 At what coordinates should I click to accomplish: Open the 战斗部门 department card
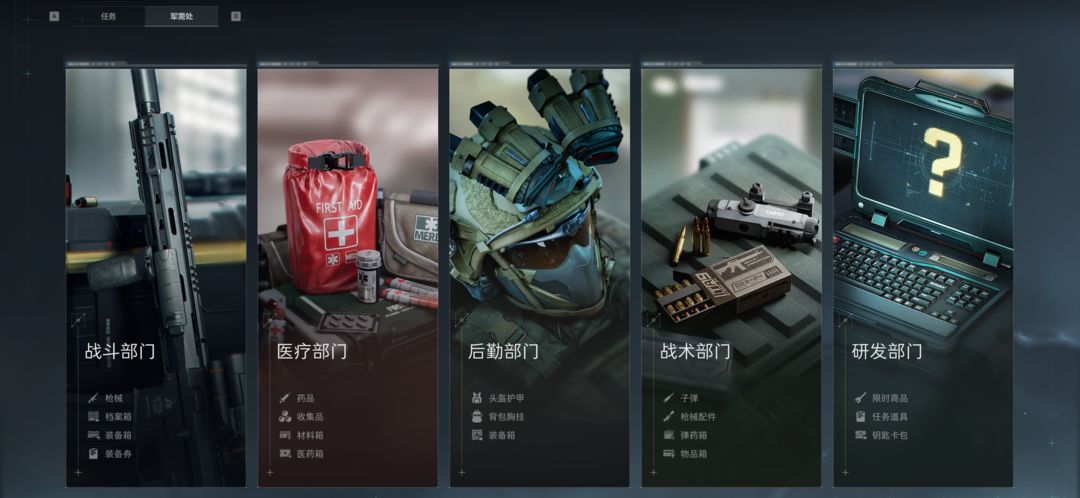coord(156,277)
